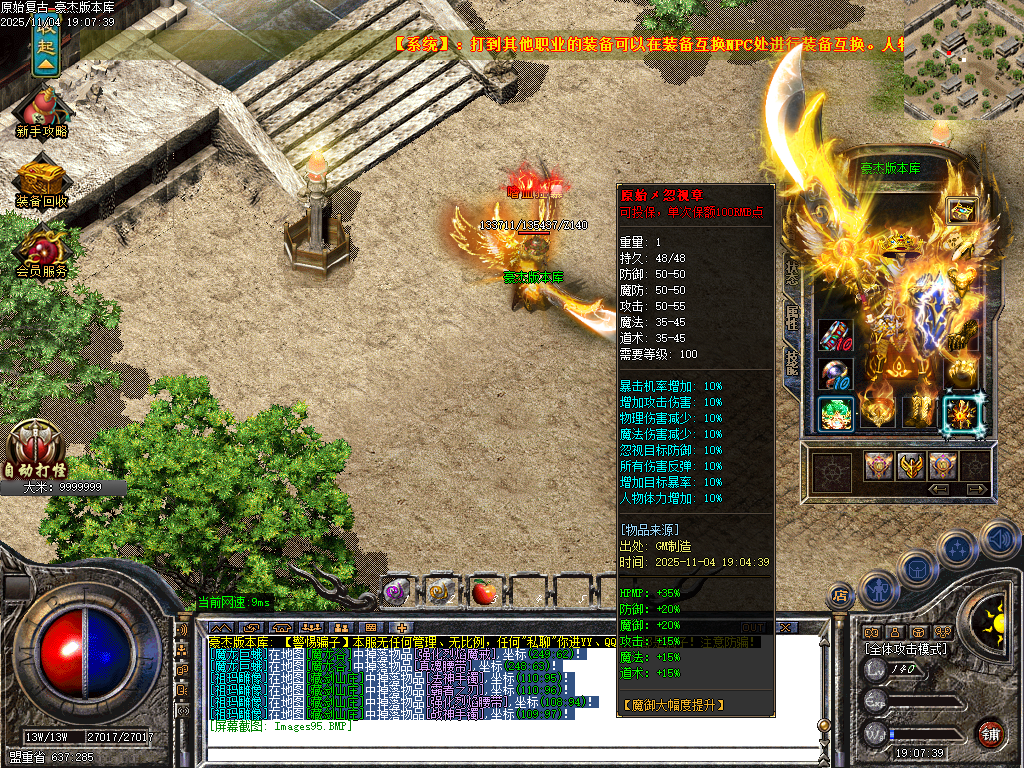Toggle sound with the speaker button

point(999,539)
